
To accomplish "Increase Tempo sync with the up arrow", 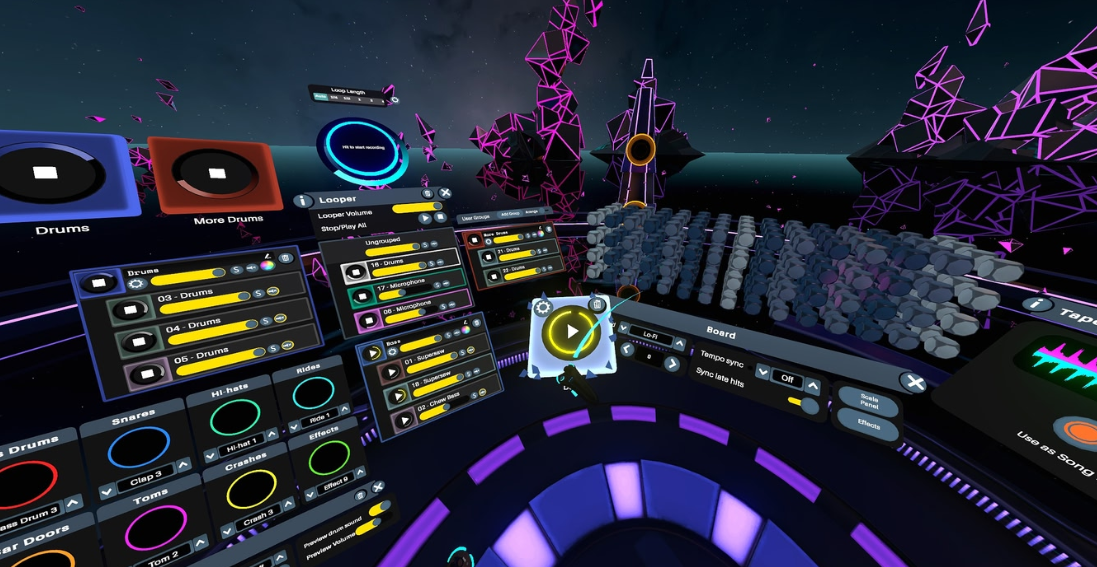I will point(813,383).
